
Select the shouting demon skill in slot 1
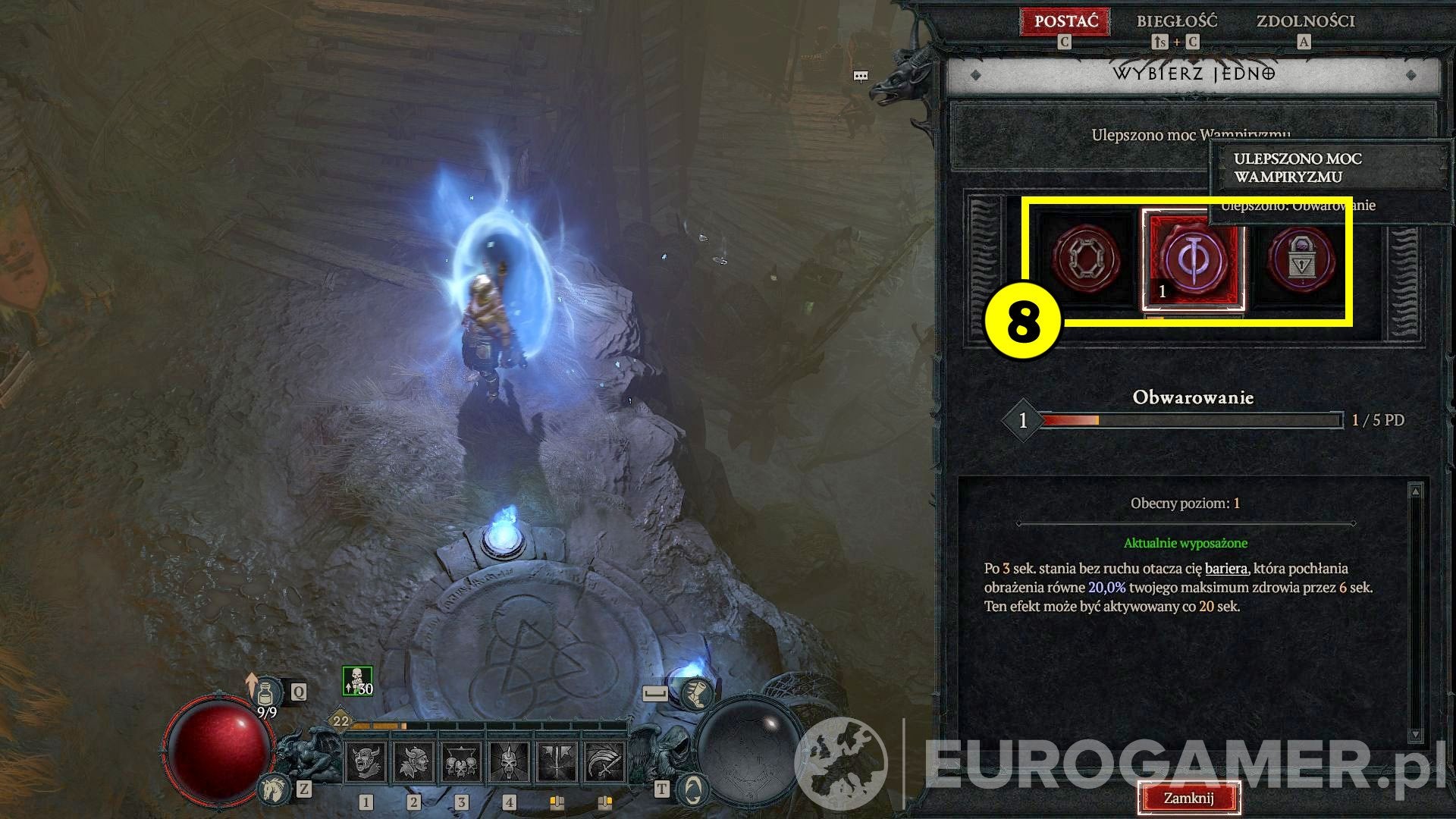(365, 760)
